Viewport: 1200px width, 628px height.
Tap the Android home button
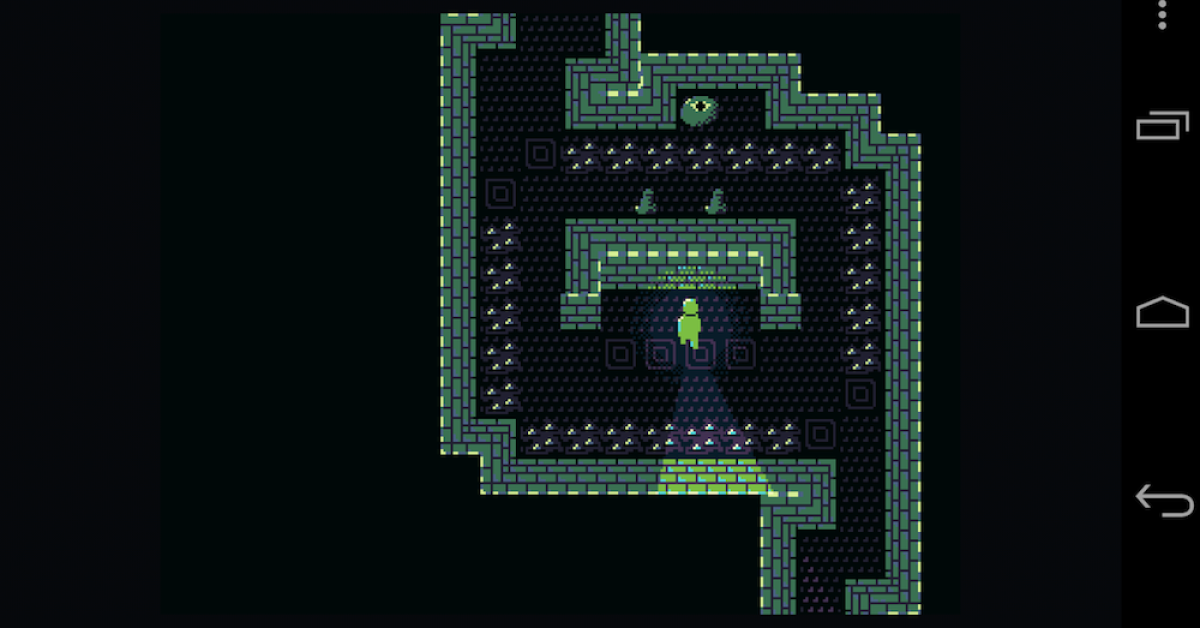point(1162,313)
